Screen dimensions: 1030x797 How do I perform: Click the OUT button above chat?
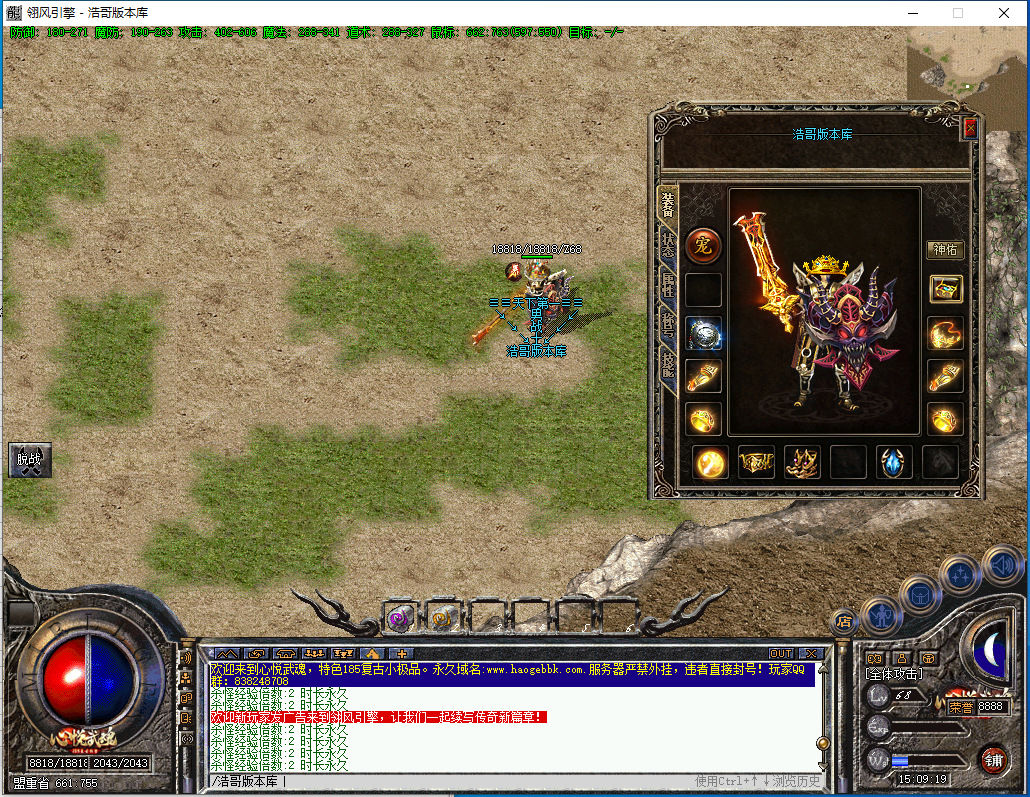(x=780, y=654)
